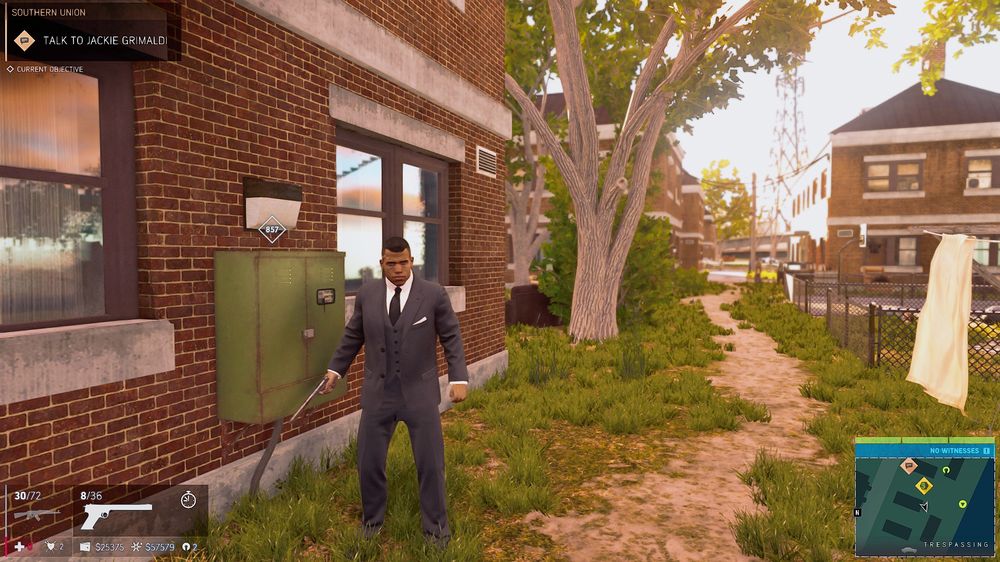The image size is (1000, 562).
Task: Click the Talk to Jackie Grimaldi objective tracker
Action: pyautogui.click(x=88, y=40)
